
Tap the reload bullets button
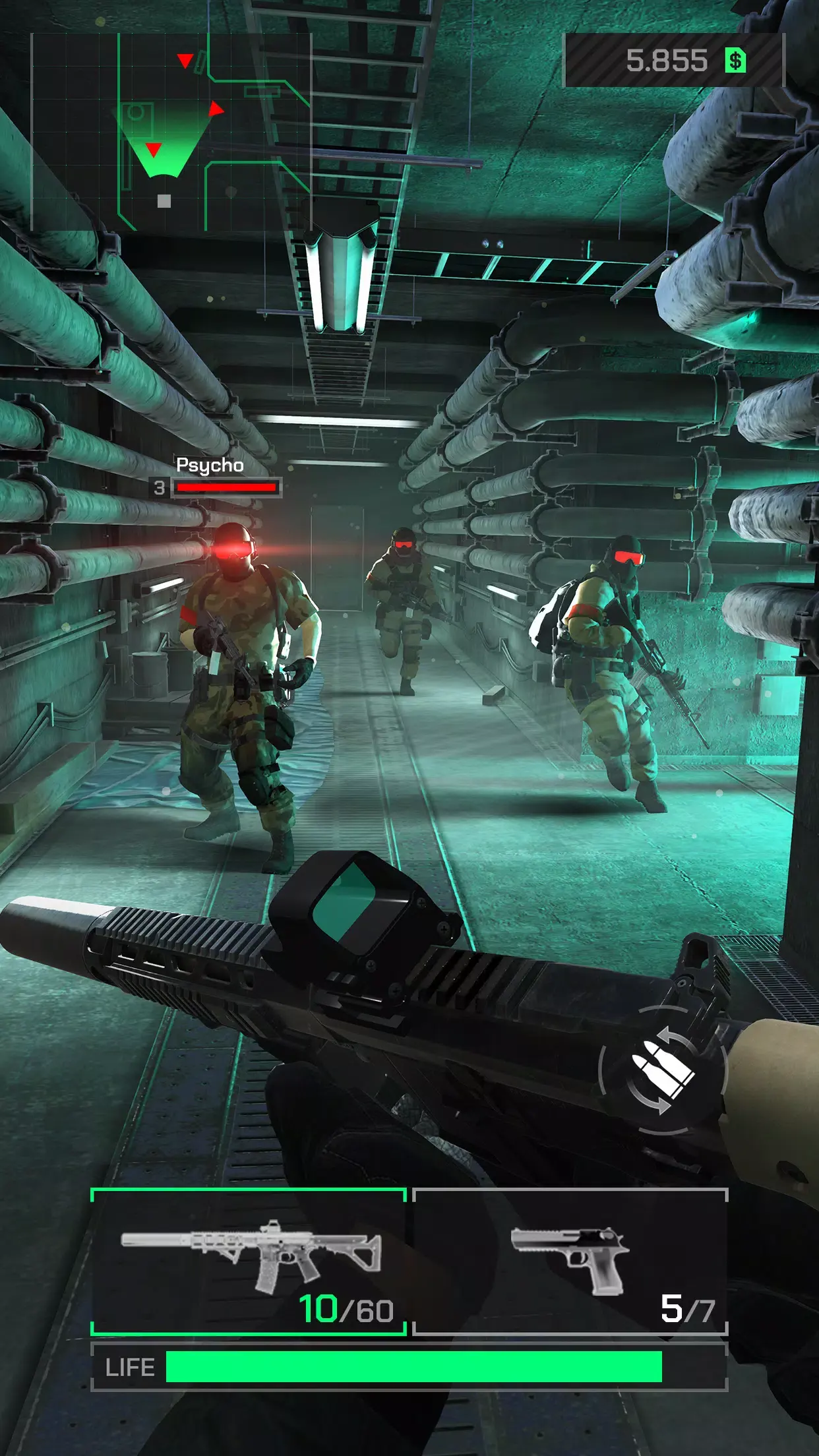(x=662, y=1071)
